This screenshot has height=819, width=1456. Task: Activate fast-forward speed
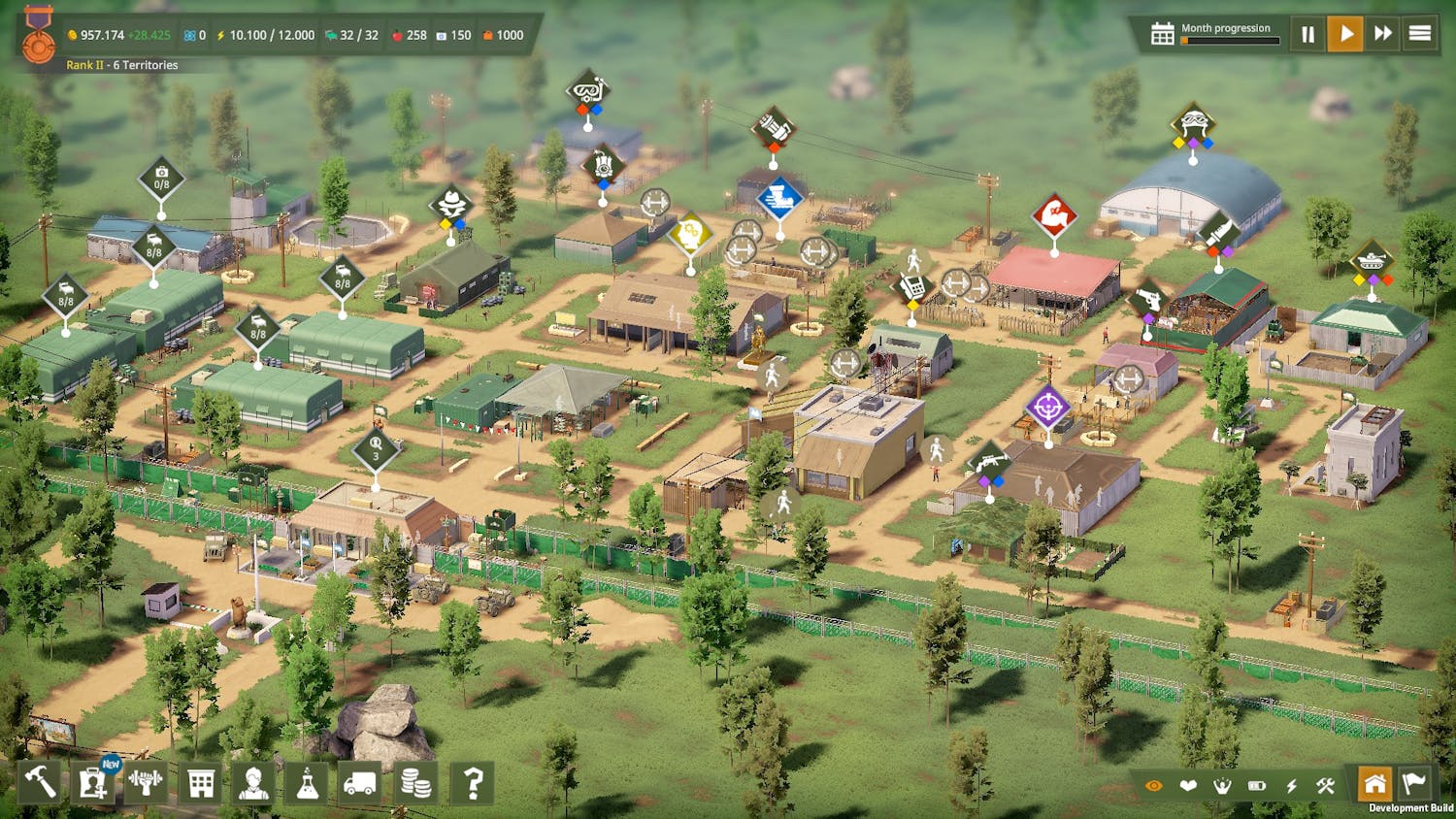pos(1383,35)
